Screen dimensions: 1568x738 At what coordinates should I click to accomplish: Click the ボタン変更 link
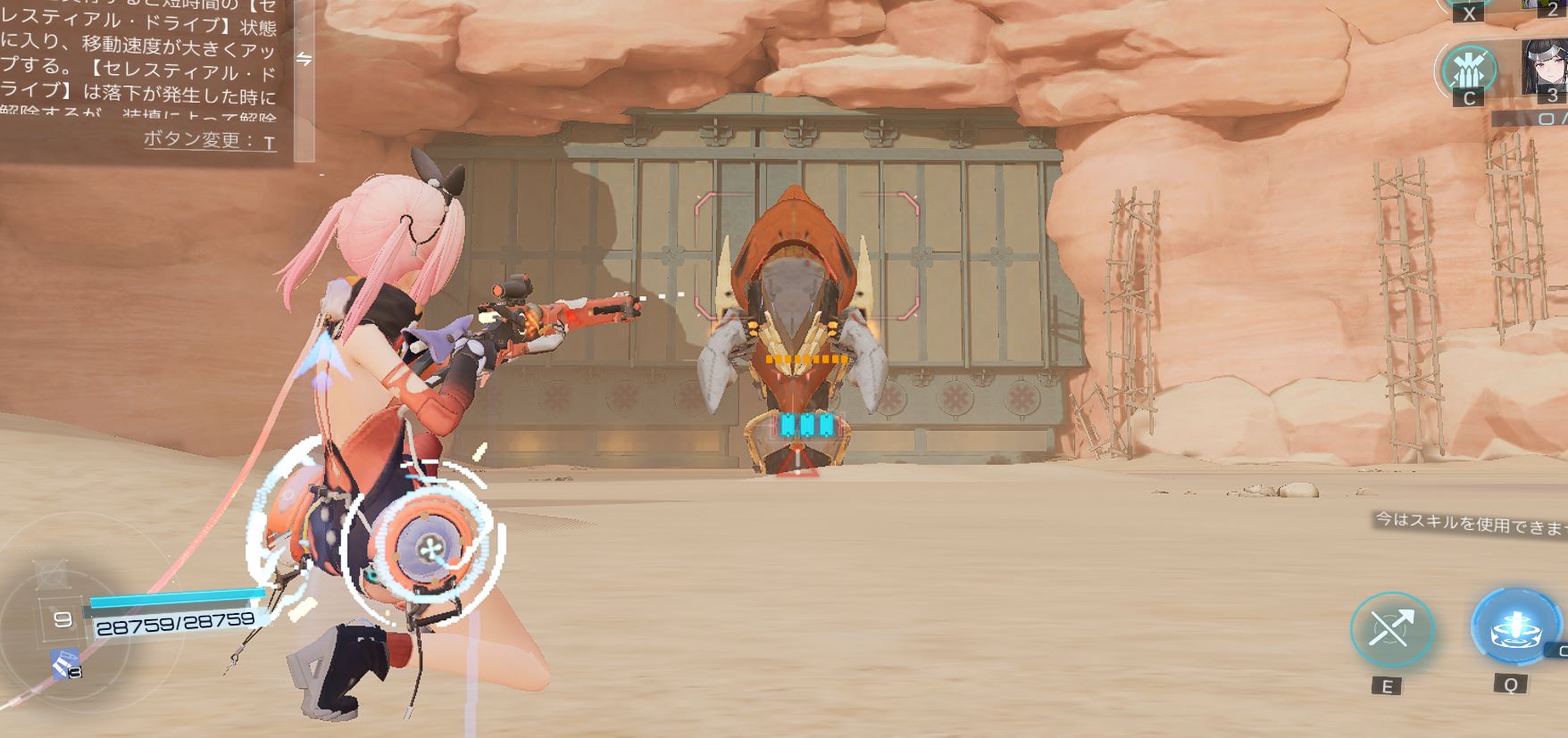[210, 140]
